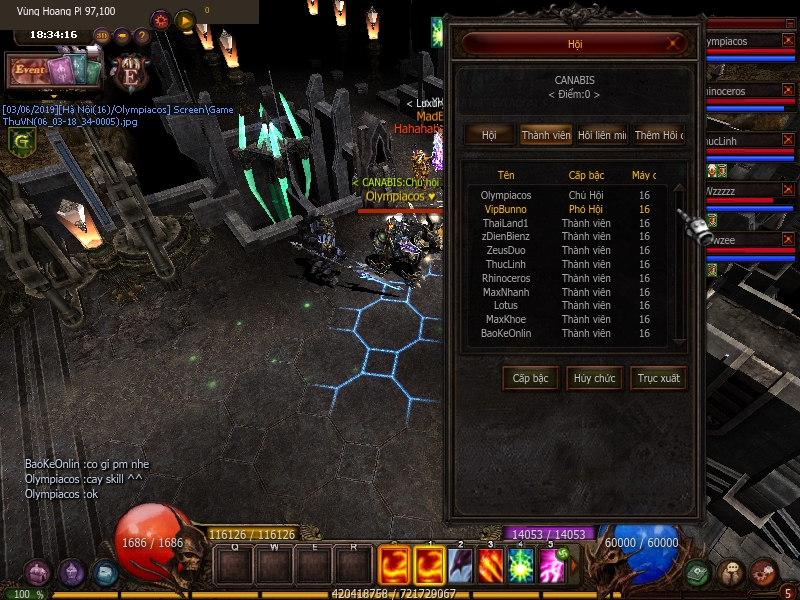Remove ThucLinh from the party list
800x600 pixels.
coord(788,143)
